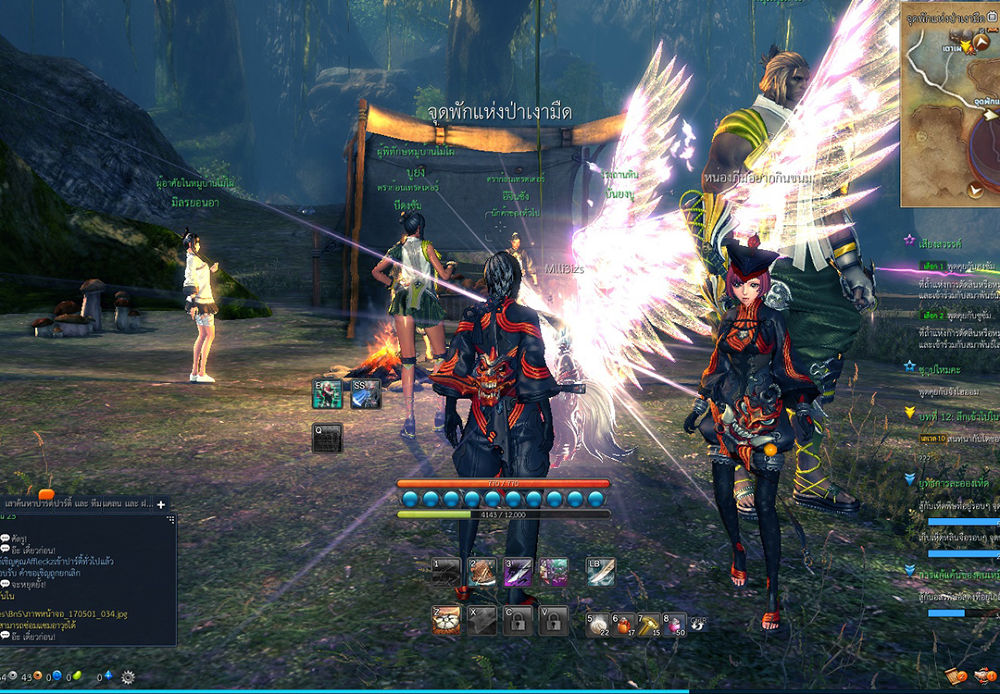Viewport: 1000px width, 694px height.
Task: Use the orange potion in slot 6
Action: [x=625, y=624]
